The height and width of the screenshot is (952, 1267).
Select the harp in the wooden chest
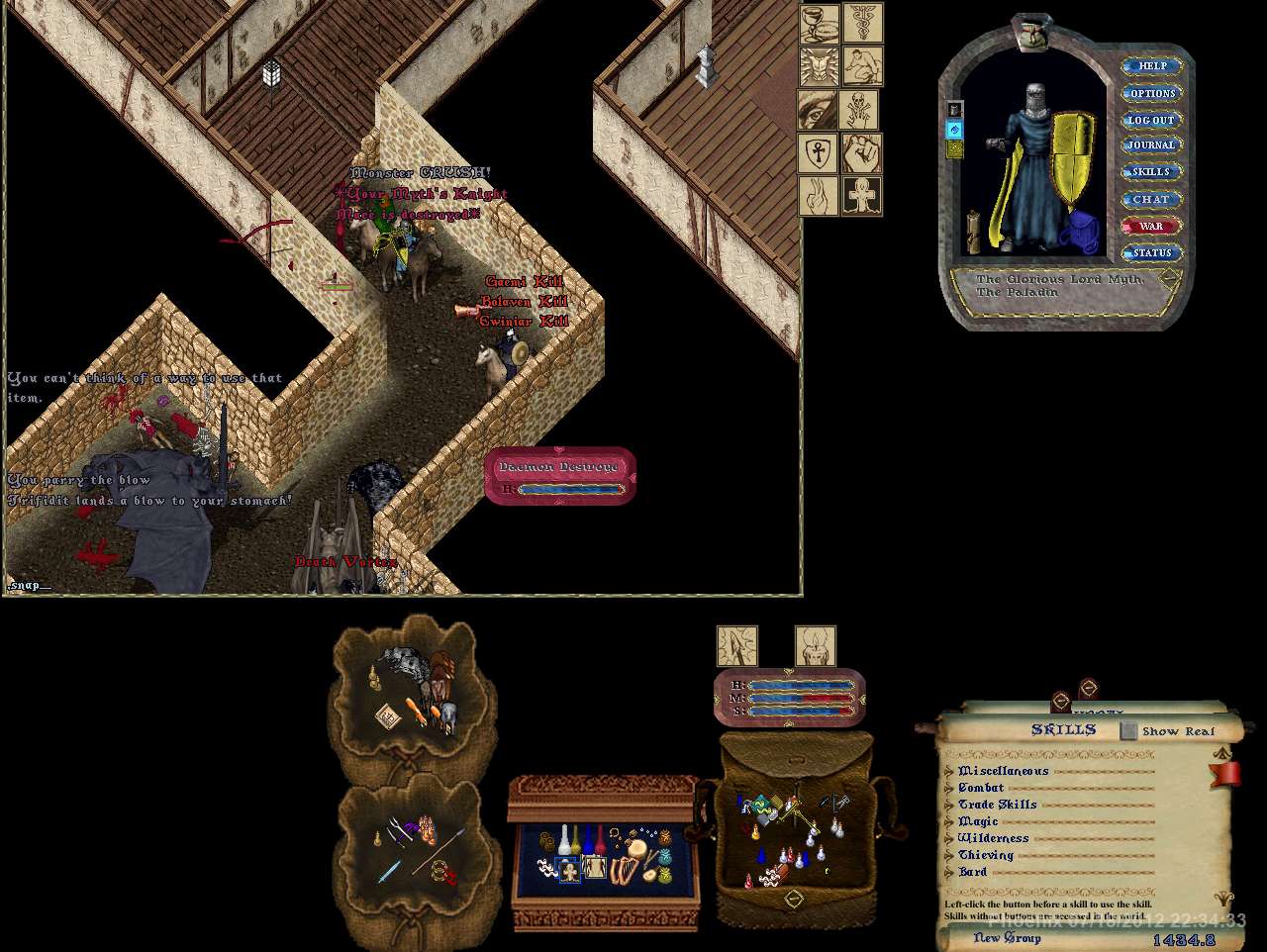(624, 871)
